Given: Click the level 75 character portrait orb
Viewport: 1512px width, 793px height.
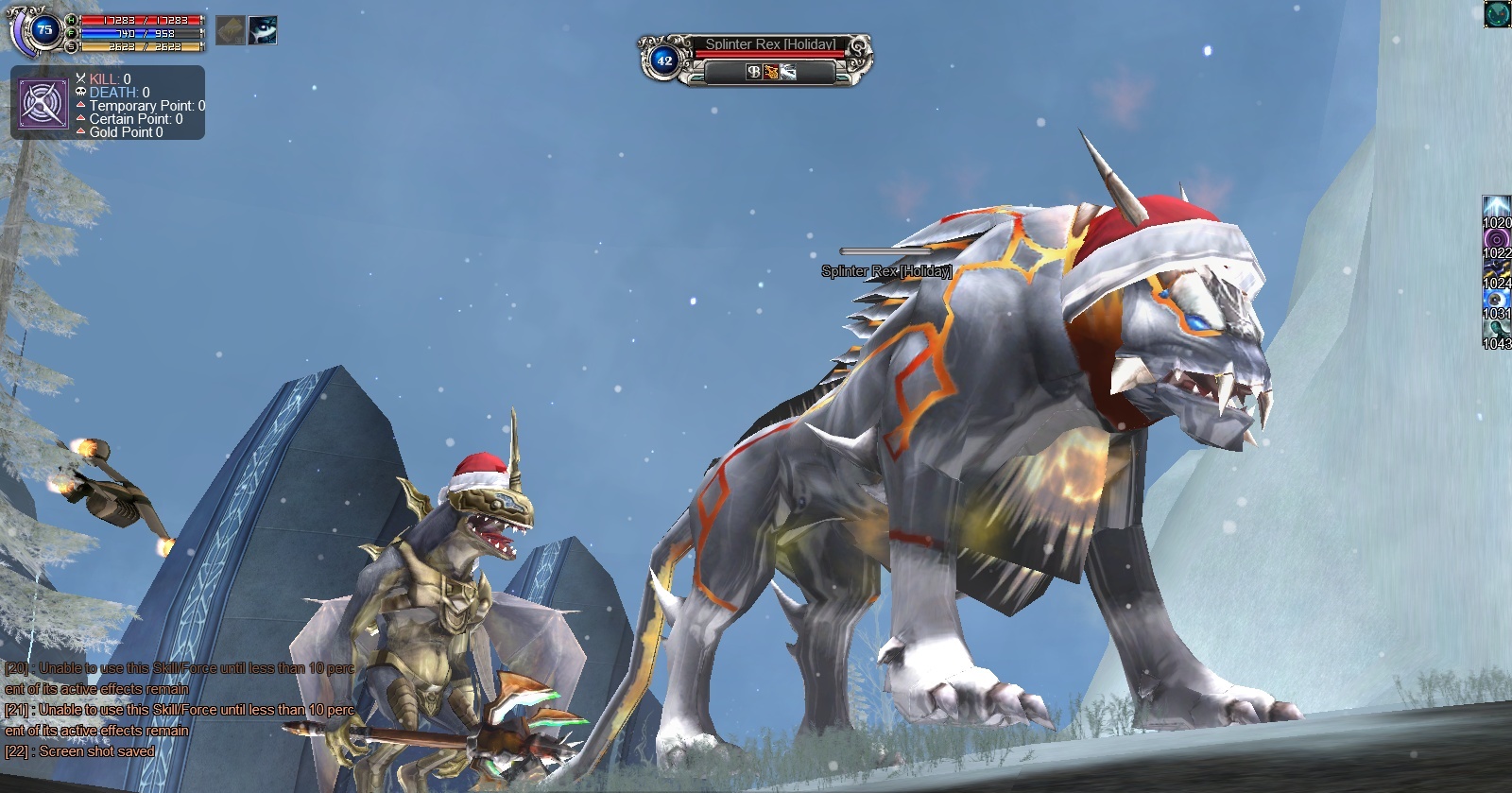Looking at the screenshot, I should 43,30.
